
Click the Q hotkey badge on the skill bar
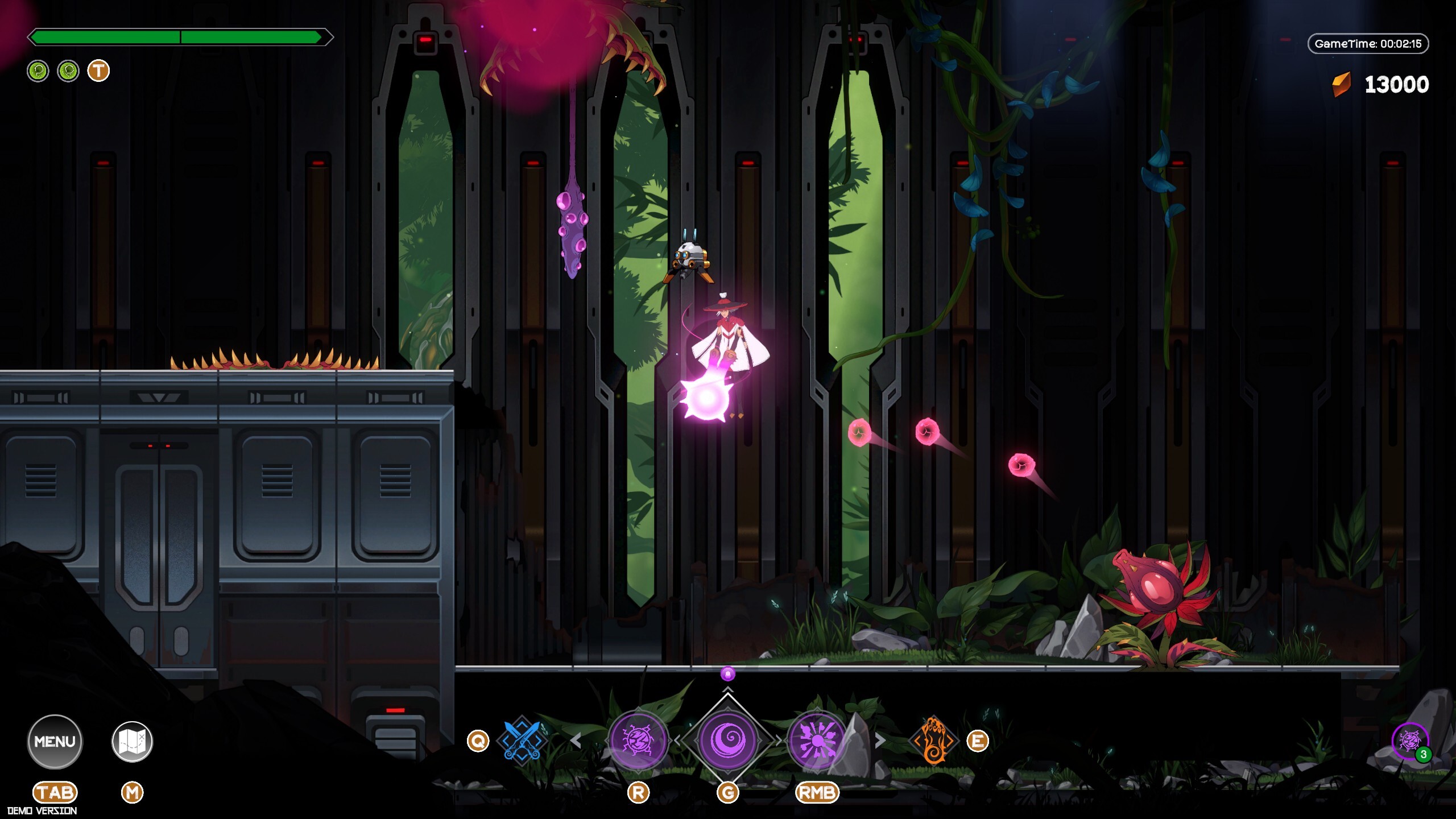[x=479, y=741]
